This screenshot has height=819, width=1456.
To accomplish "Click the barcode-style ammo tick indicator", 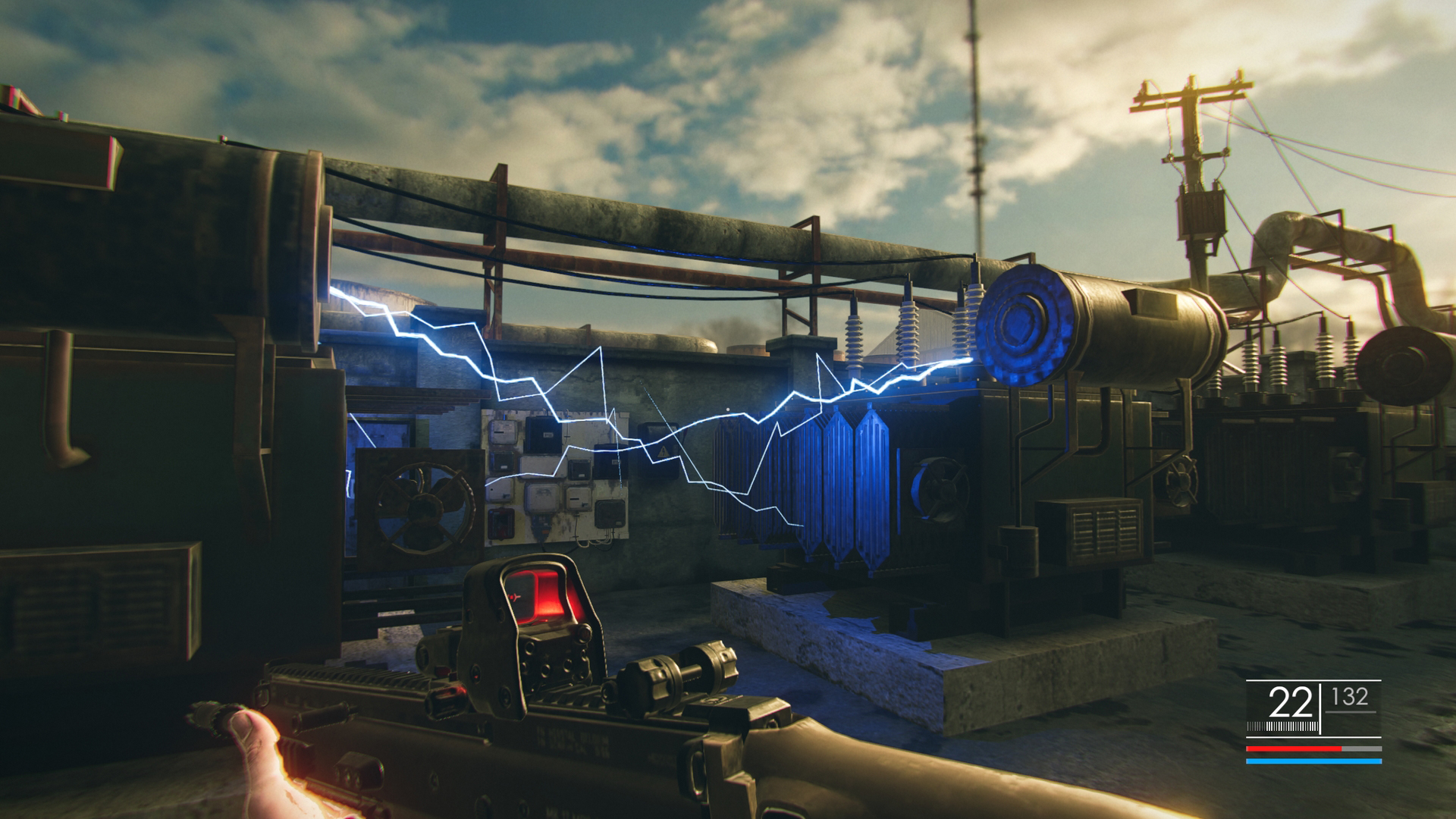I will (x=1283, y=726).
